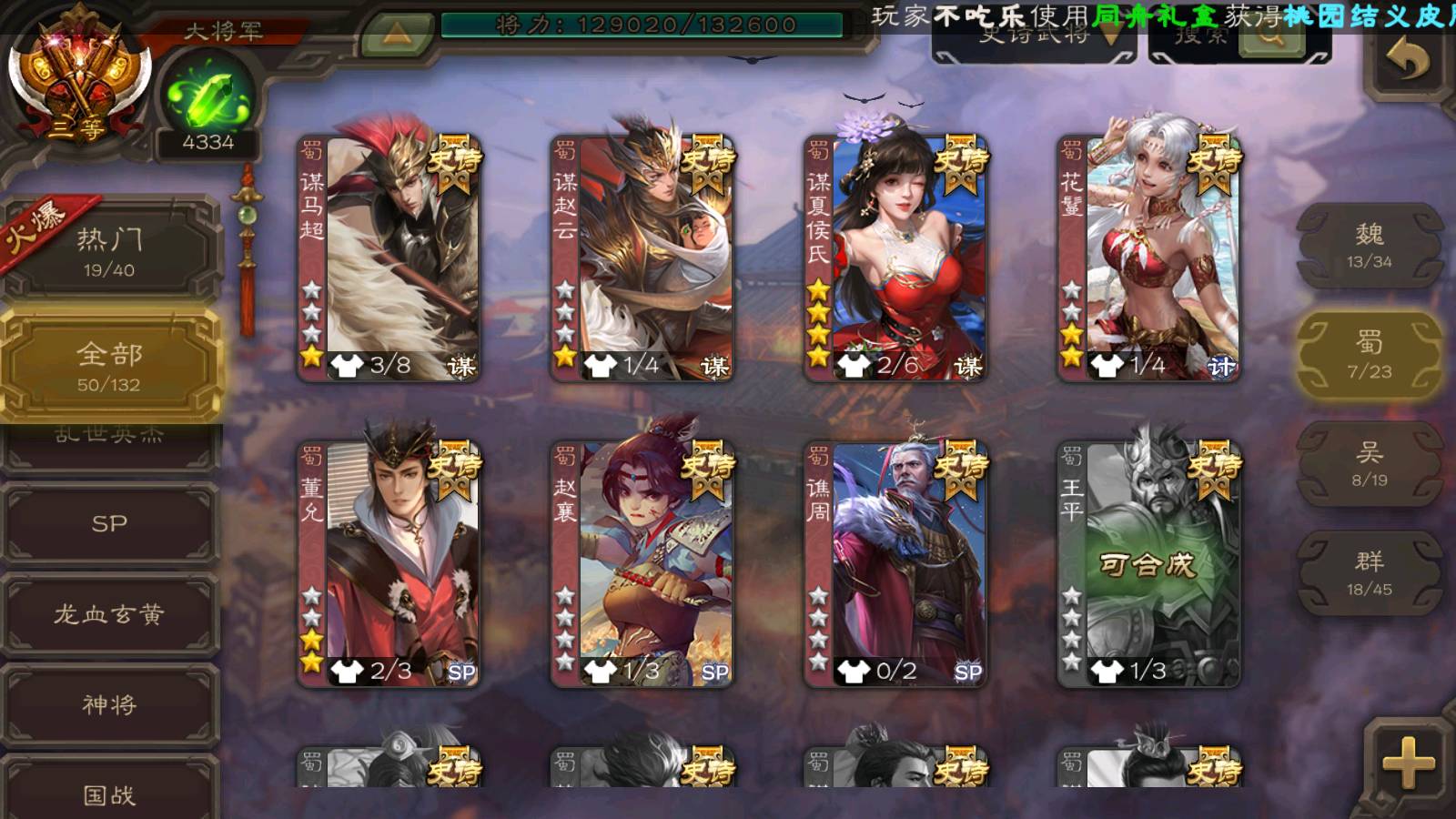Screen dimensions: 1456x819
Task: Show the 神将 category
Action: point(109,704)
